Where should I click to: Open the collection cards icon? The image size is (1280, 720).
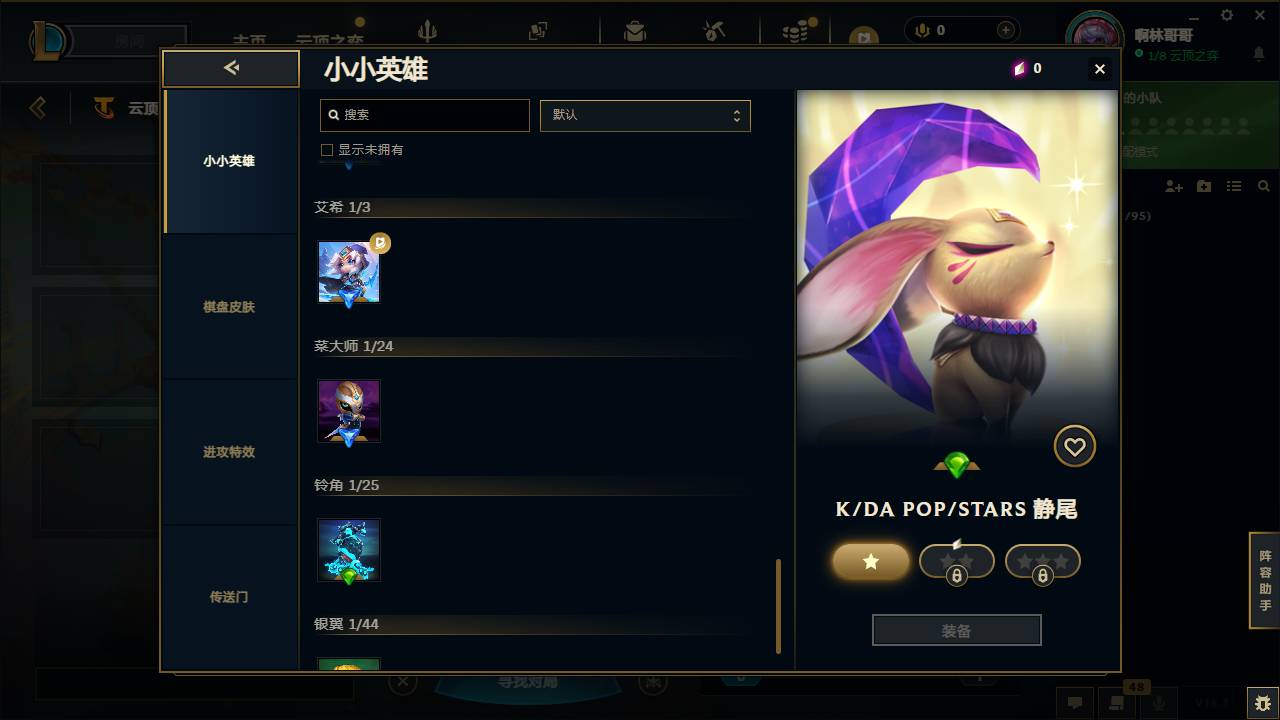point(537,30)
